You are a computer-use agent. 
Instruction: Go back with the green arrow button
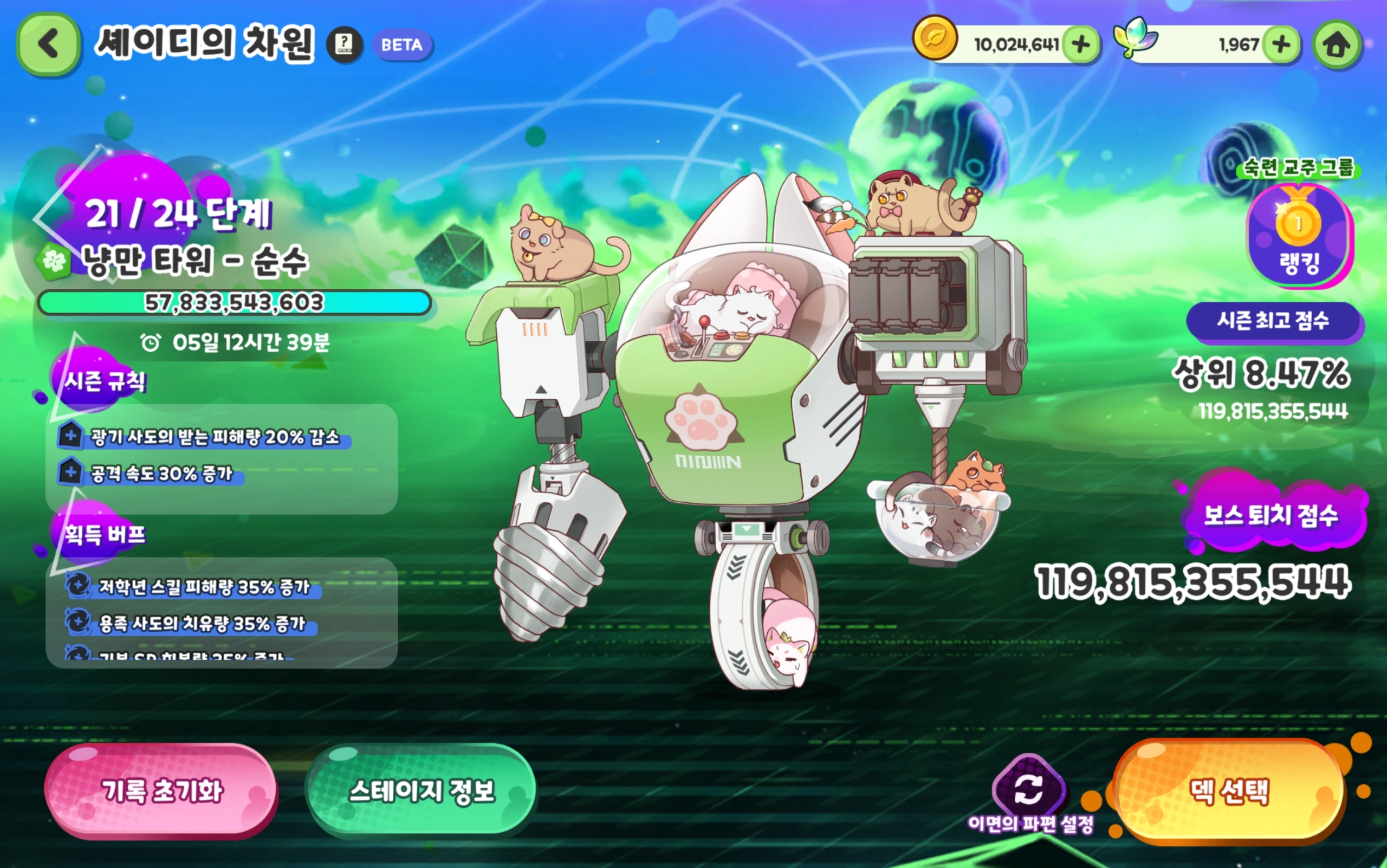tap(48, 45)
